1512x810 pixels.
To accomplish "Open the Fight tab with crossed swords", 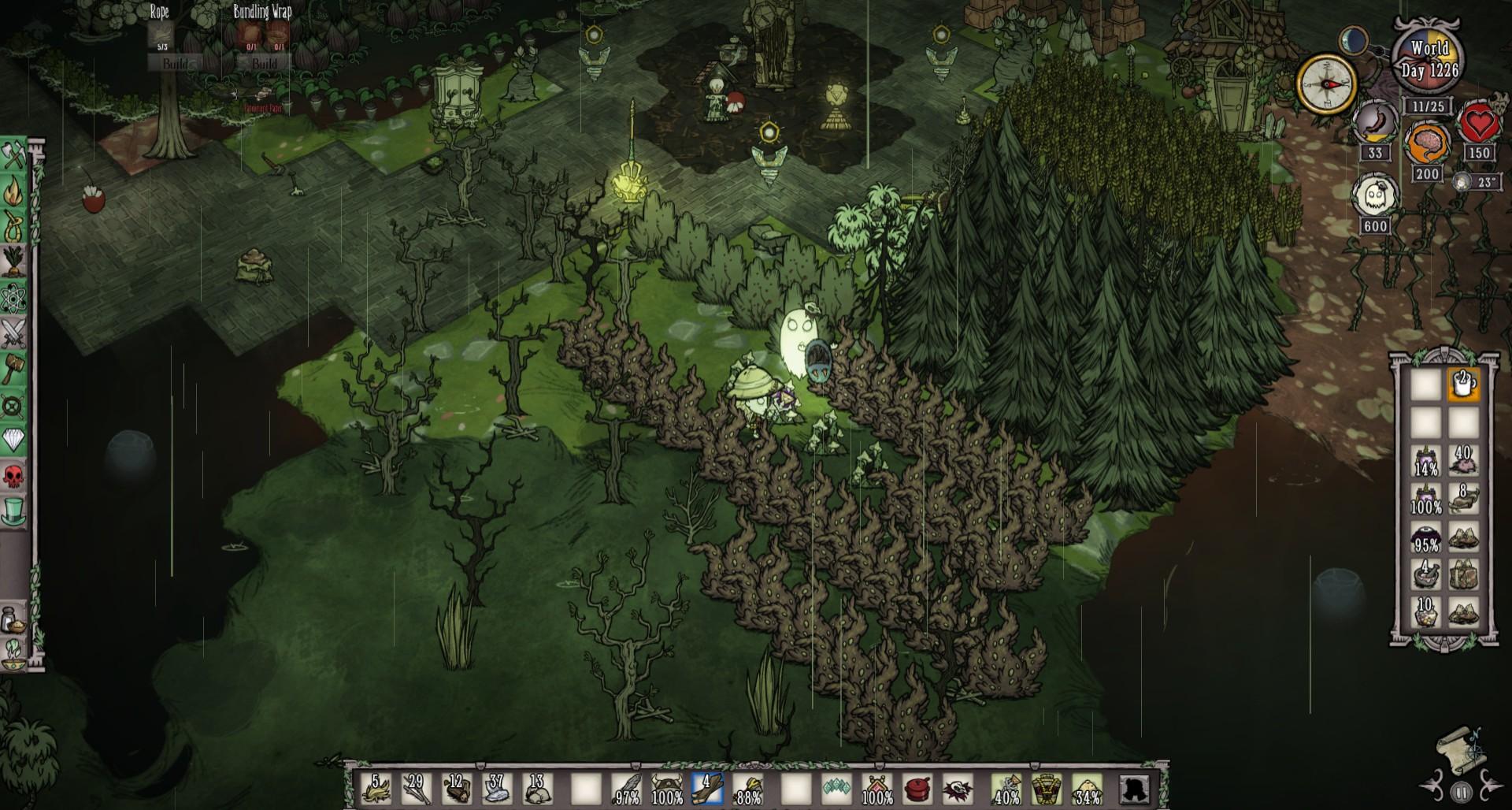I will [x=14, y=334].
